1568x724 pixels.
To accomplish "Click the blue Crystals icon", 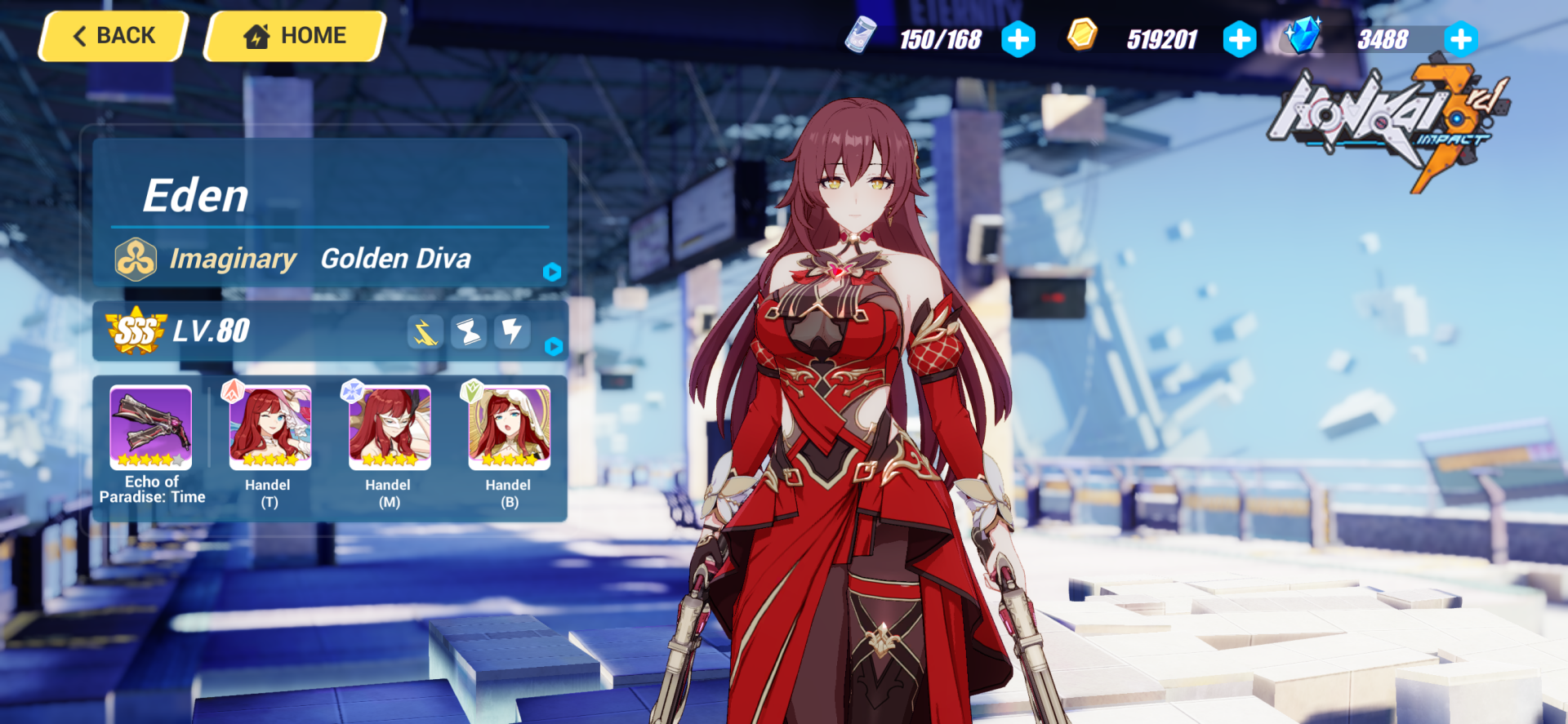I will [x=1303, y=36].
